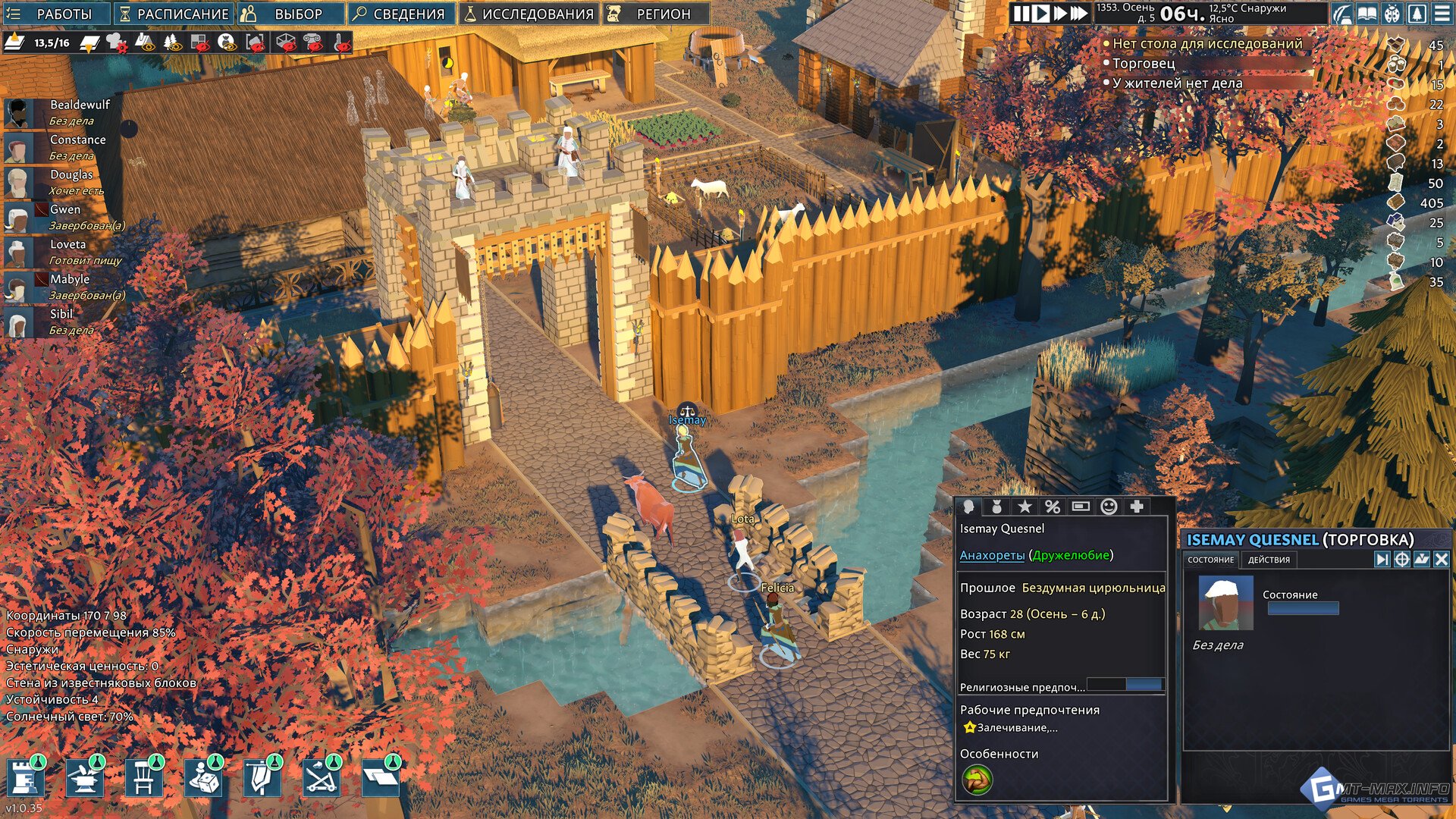Screen dimensions: 1456x819
Task: Open the hamburger main menu icon
Action: 1442,14
